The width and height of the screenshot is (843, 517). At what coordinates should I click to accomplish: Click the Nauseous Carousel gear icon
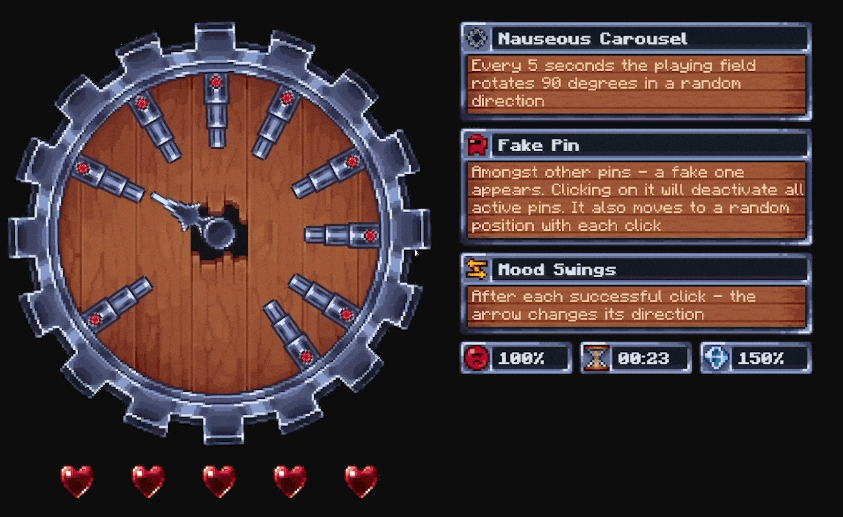pos(477,39)
